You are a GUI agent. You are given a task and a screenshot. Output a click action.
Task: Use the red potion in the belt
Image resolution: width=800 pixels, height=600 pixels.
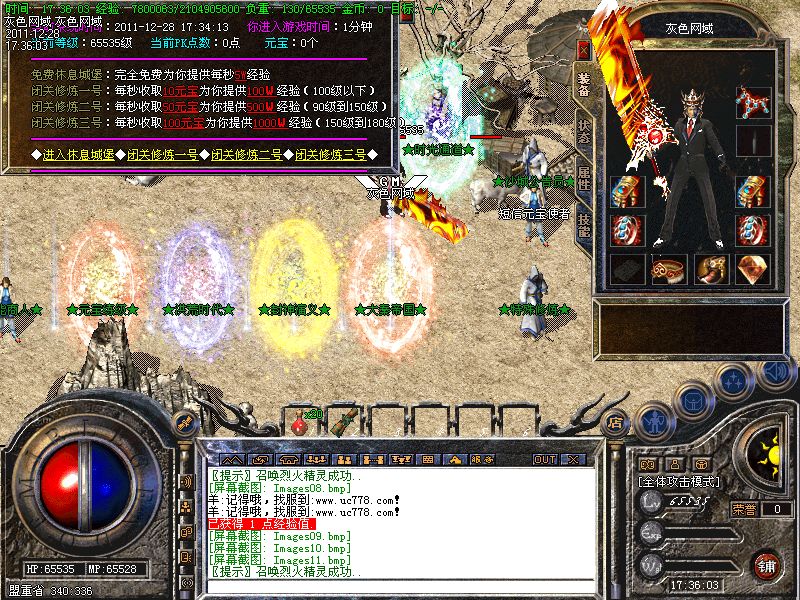[297, 425]
